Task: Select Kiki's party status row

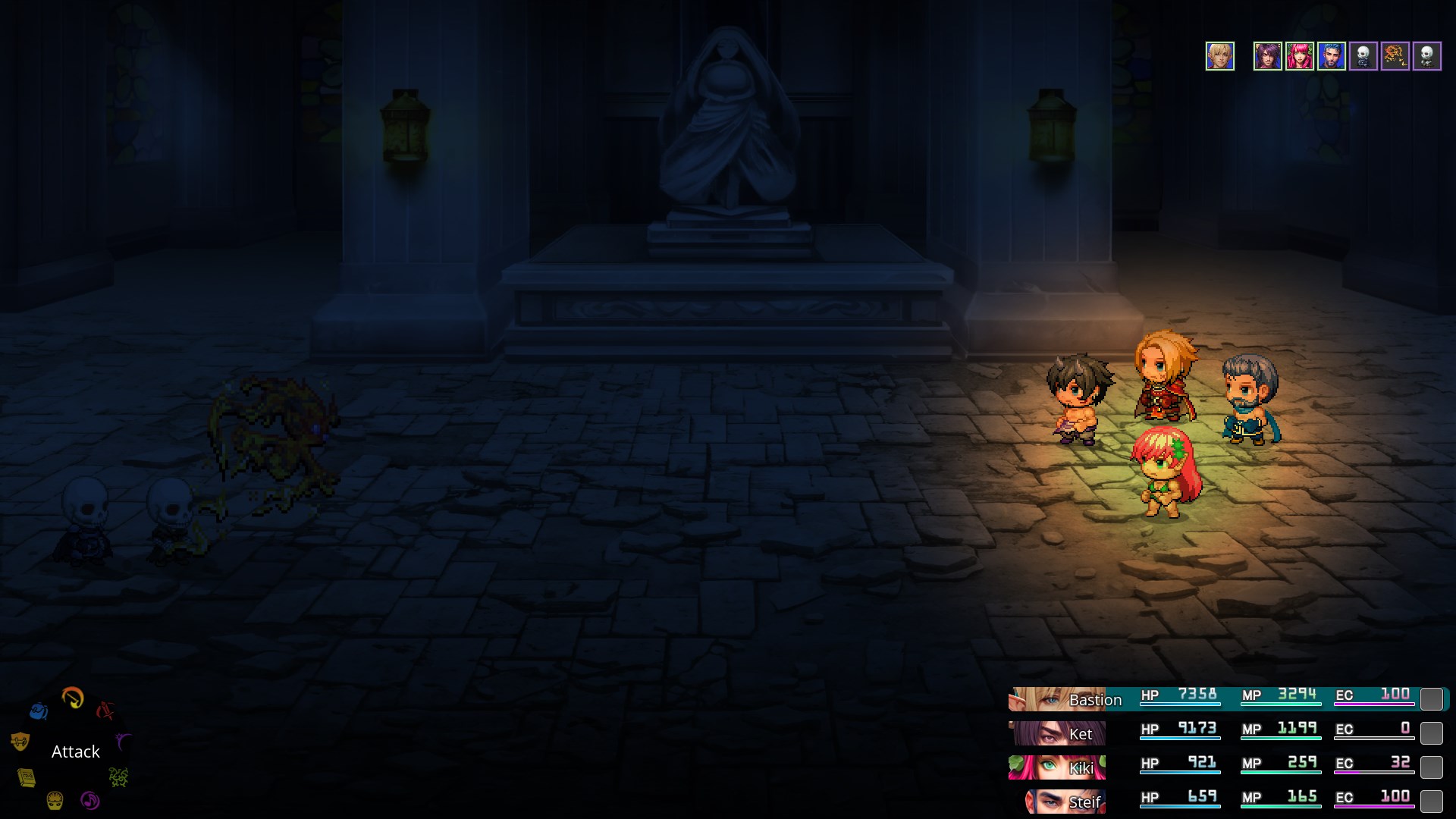Action: (x=1228, y=767)
